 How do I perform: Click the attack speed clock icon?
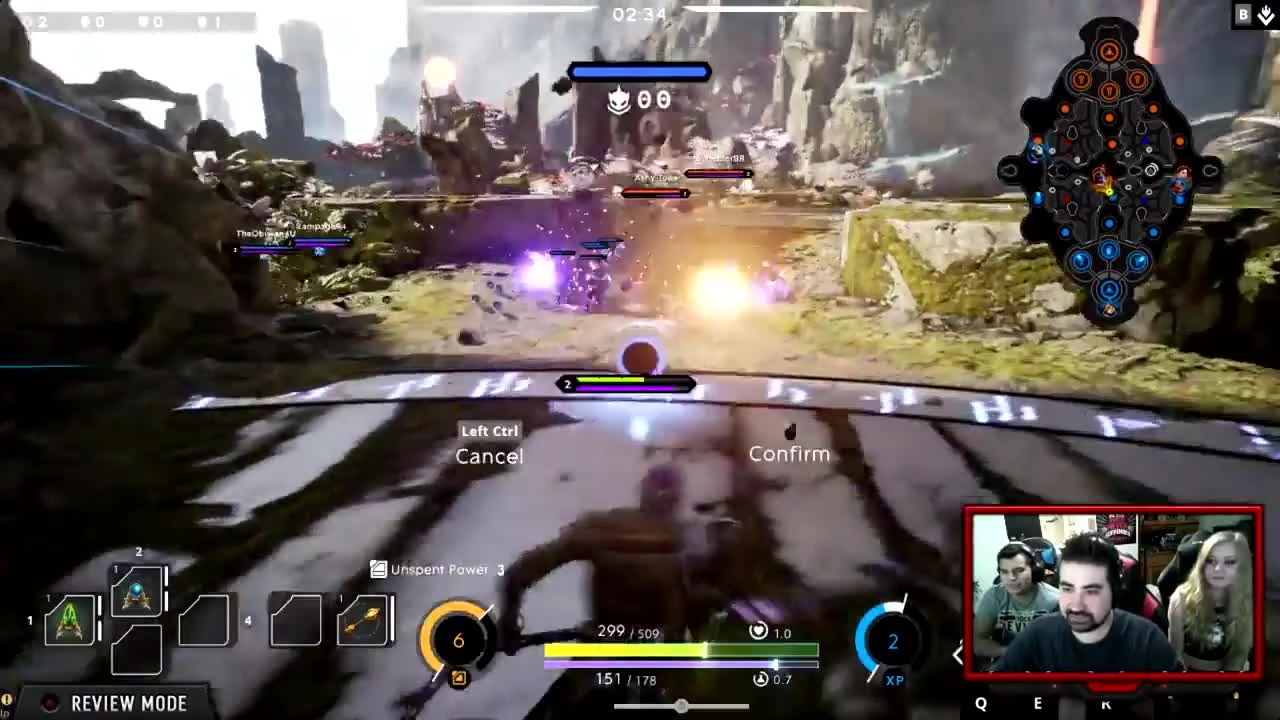[x=760, y=678]
